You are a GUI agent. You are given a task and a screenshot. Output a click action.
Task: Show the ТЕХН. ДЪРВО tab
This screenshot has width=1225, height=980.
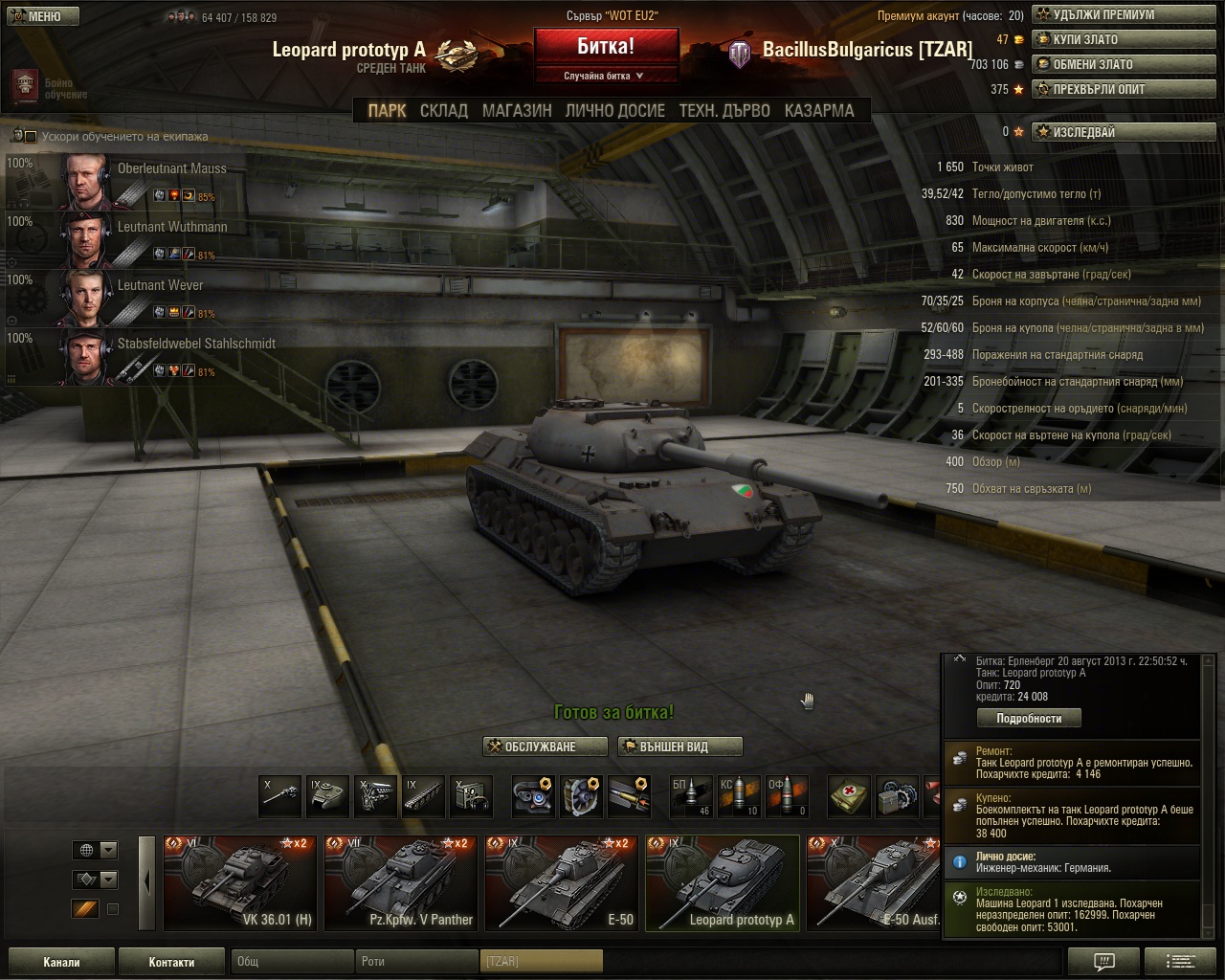pyautogui.click(x=724, y=111)
